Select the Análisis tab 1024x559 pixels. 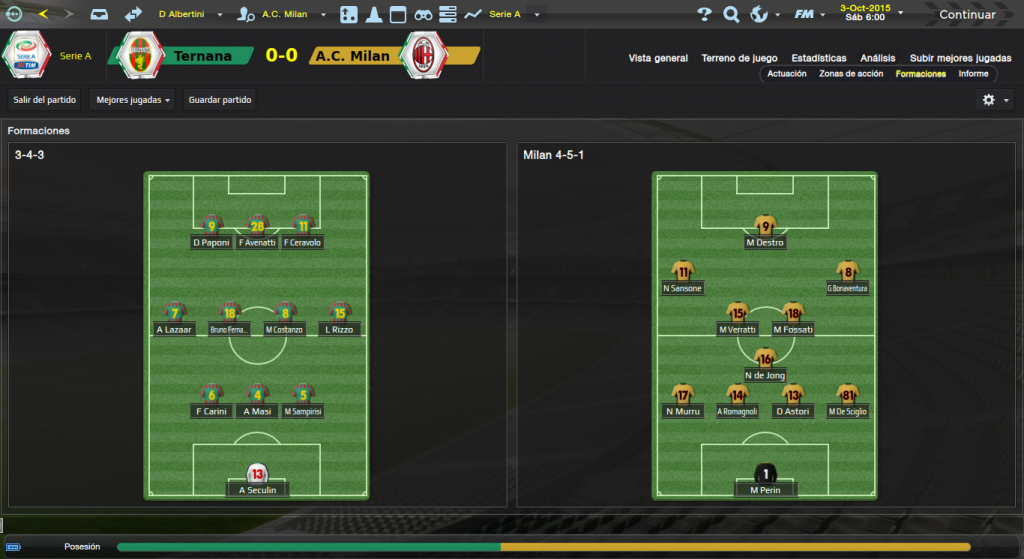point(878,58)
